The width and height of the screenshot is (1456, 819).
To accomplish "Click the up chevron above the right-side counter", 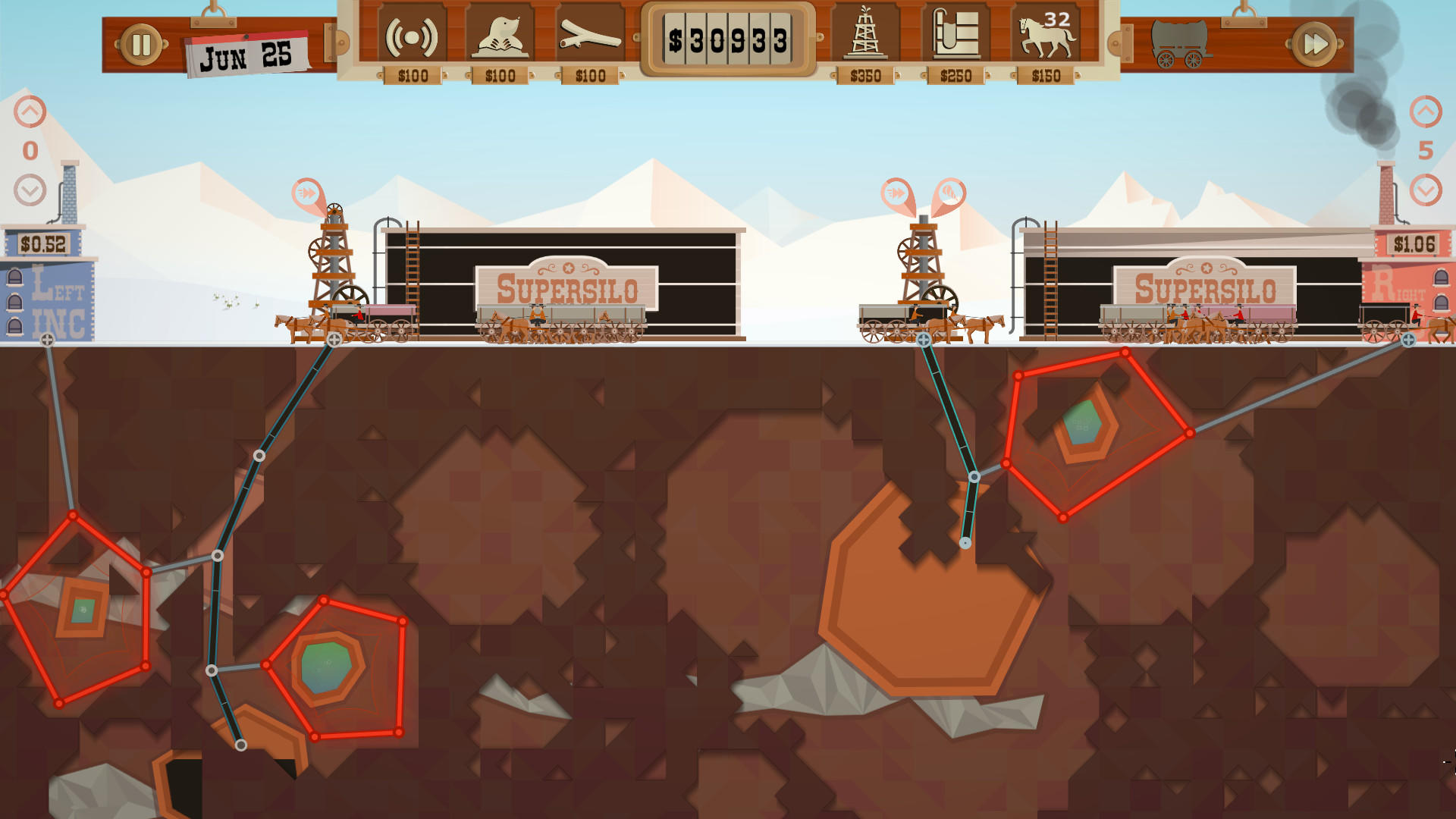I will click(1426, 108).
